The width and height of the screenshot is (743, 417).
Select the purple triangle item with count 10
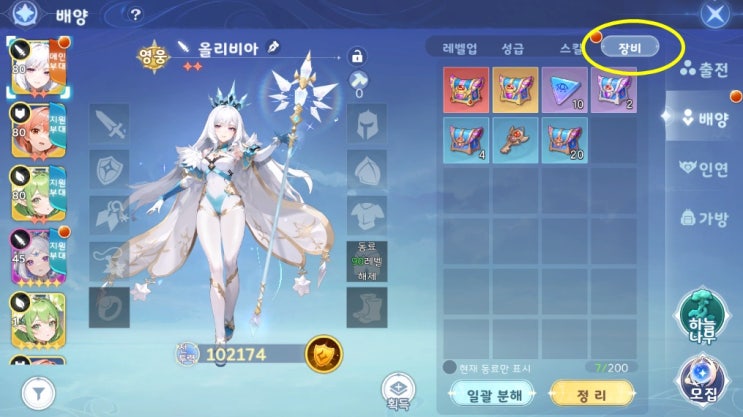coord(564,90)
